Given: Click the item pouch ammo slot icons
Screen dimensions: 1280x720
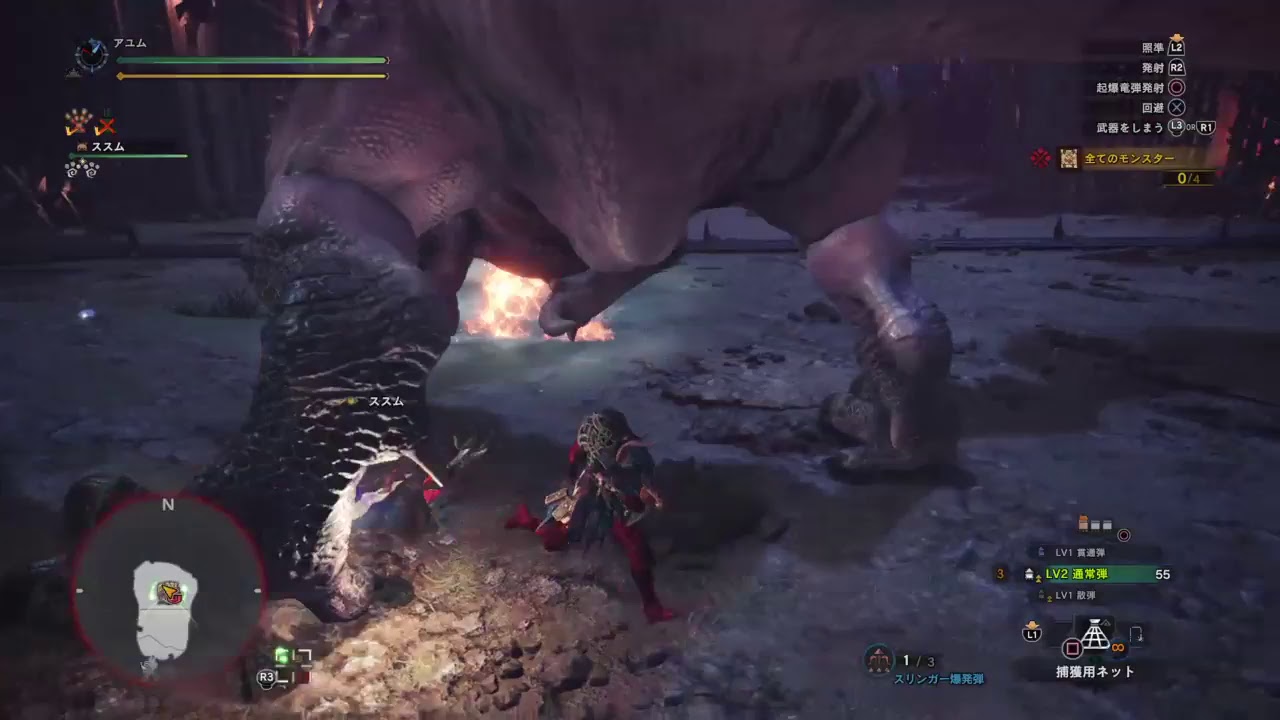Looking at the screenshot, I should (1095, 522).
